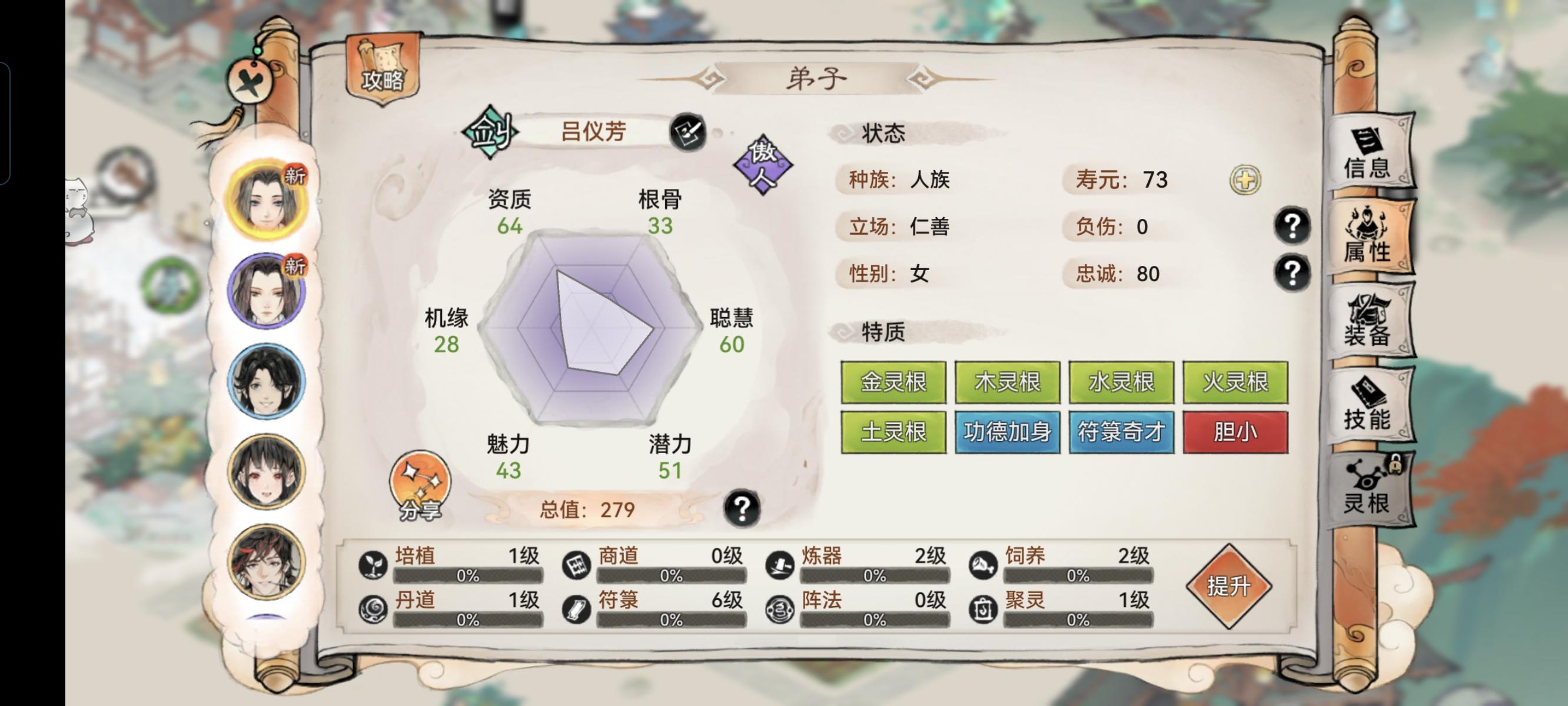Select the 胆小 red trait tag
Image resolution: width=1568 pixels, height=706 pixels.
1235,434
